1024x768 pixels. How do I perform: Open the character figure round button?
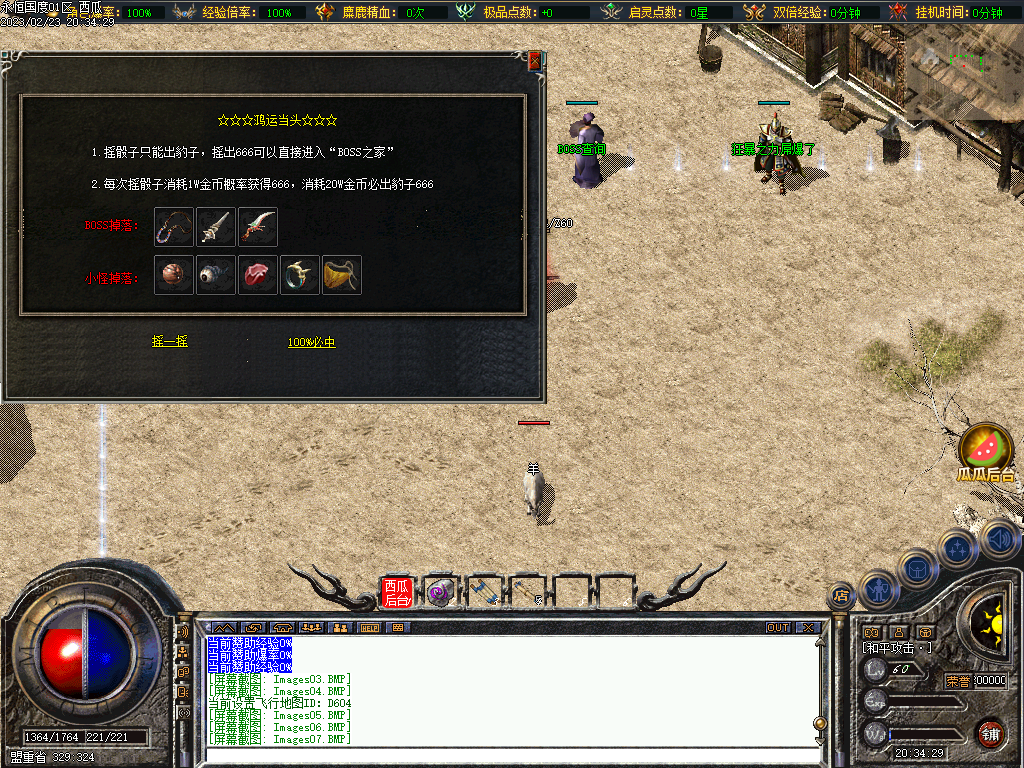pos(880,590)
